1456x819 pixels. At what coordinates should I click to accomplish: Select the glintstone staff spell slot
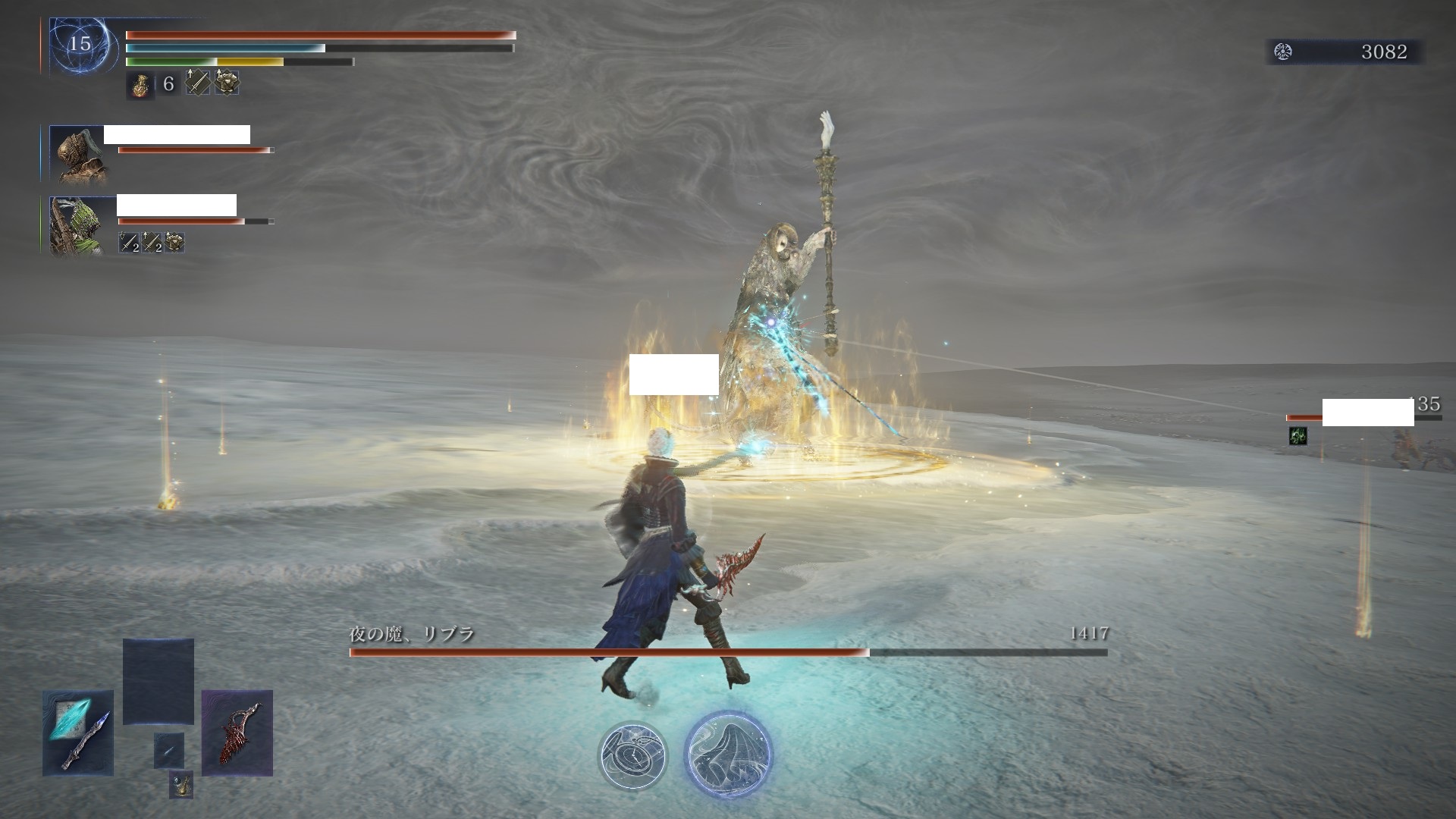click(78, 733)
